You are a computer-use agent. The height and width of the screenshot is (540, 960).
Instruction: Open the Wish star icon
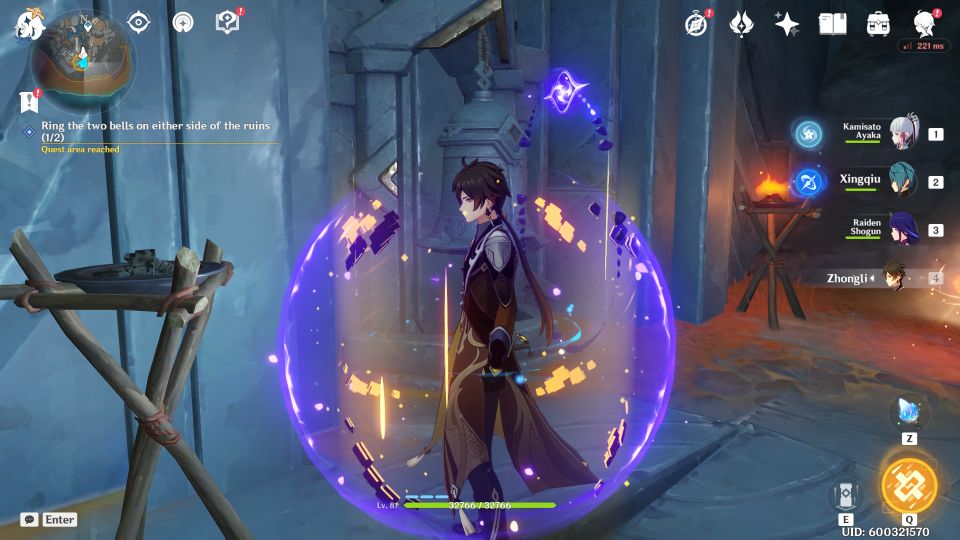786,24
